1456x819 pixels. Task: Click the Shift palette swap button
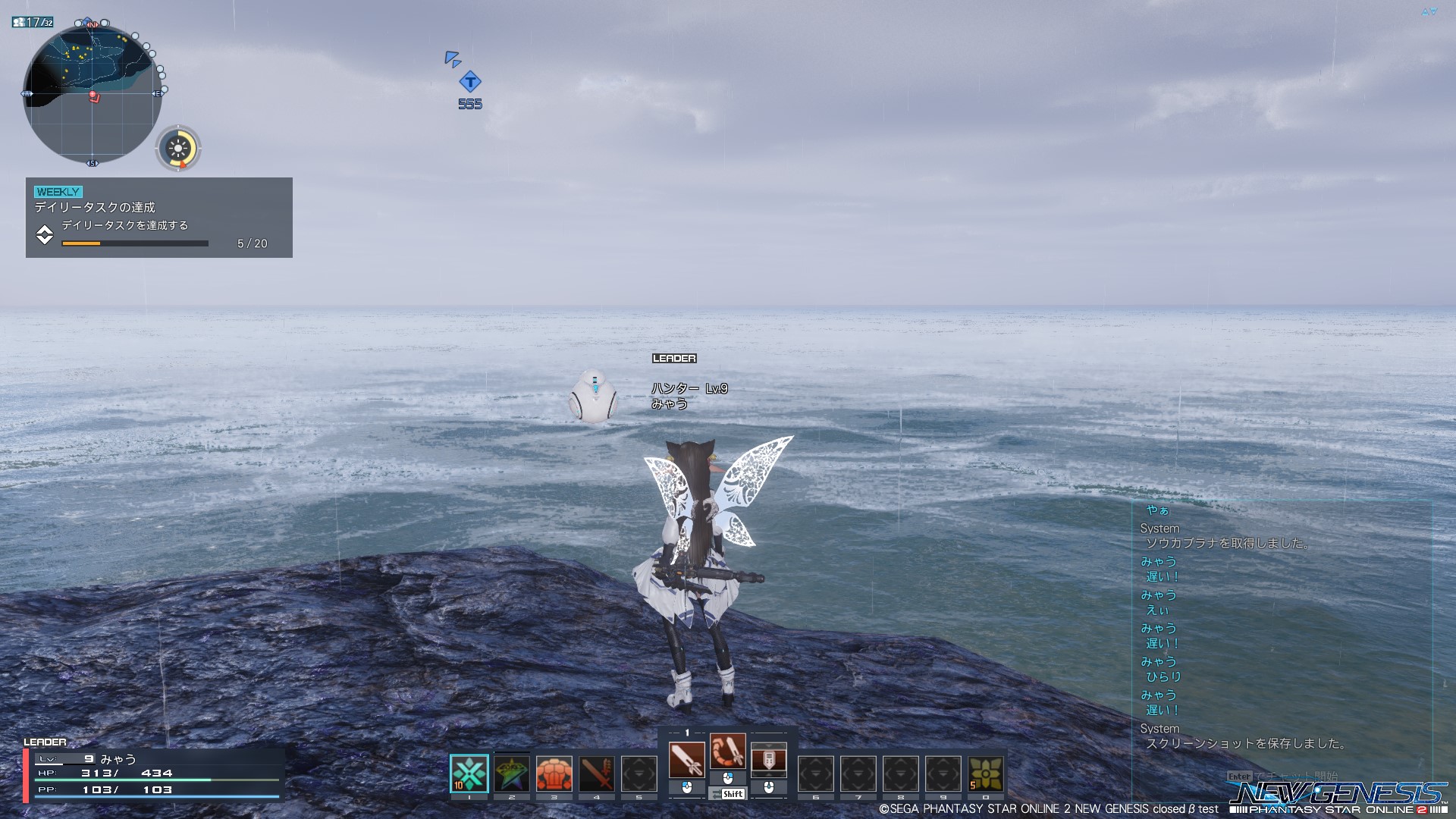coord(728,794)
